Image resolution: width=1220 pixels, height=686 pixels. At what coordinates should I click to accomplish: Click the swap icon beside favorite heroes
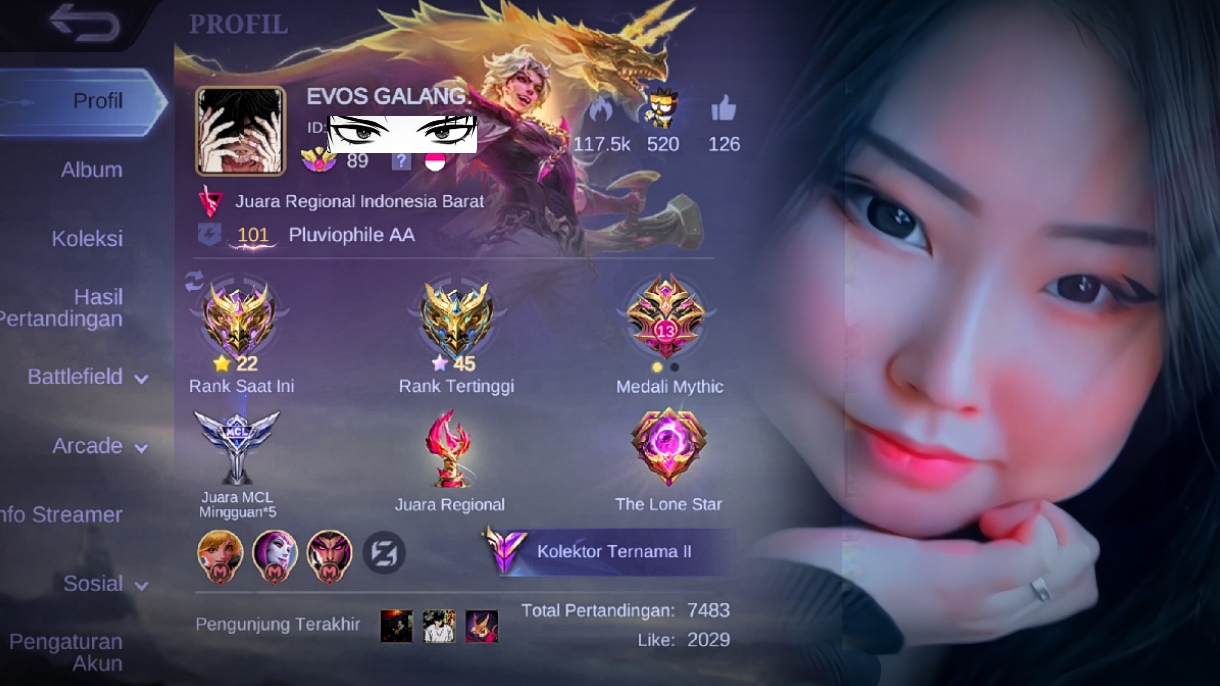383,552
